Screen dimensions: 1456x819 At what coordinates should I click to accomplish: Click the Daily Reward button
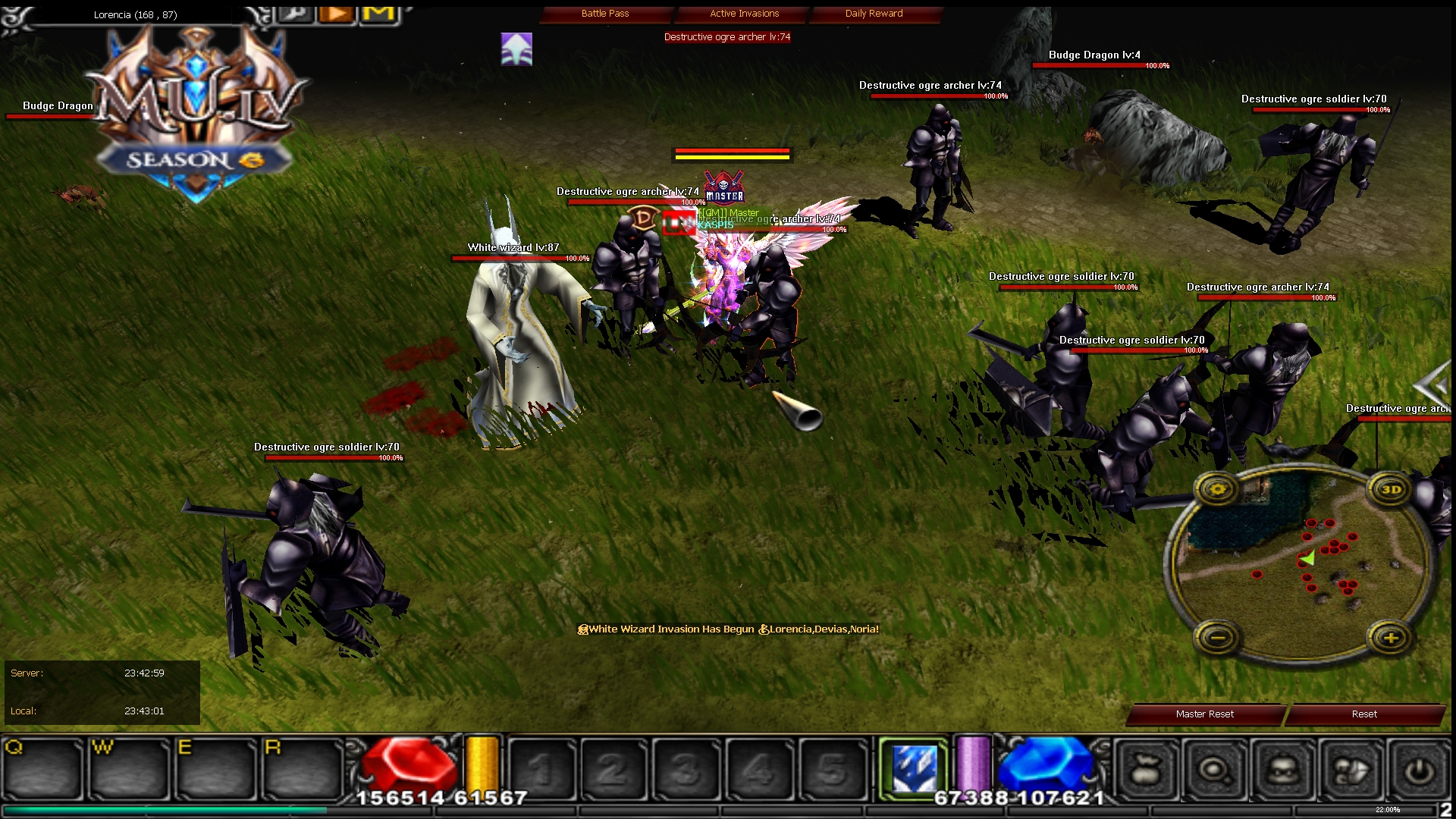(873, 13)
